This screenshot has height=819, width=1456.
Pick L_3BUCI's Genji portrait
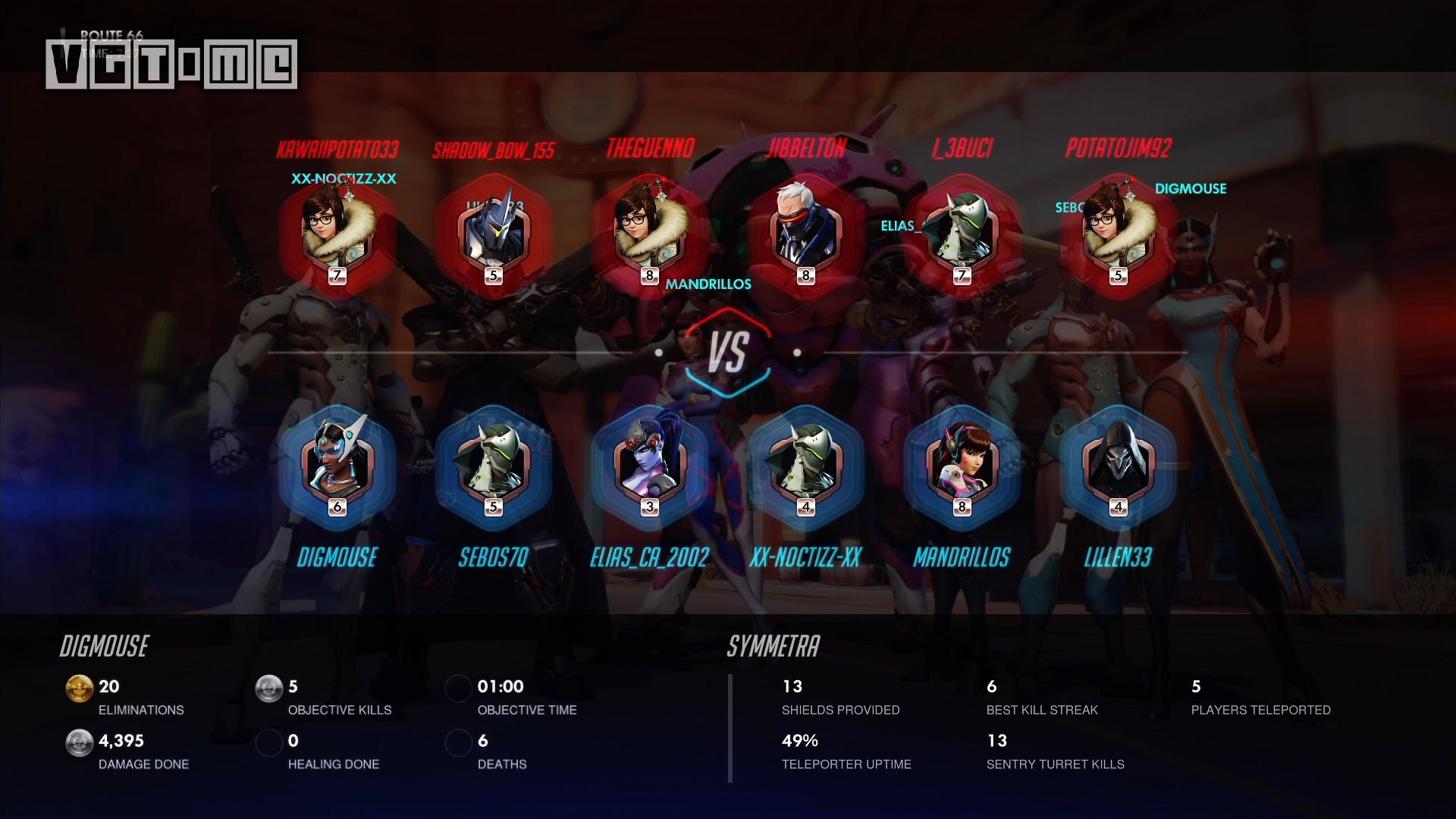[962, 231]
